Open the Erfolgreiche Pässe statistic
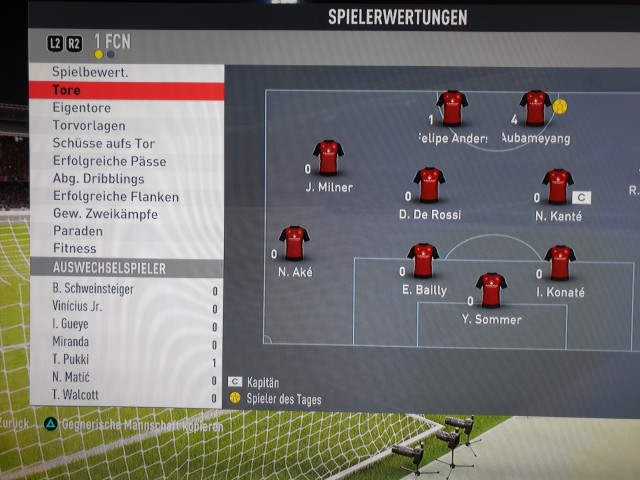This screenshot has height=480, width=640. (x=109, y=161)
